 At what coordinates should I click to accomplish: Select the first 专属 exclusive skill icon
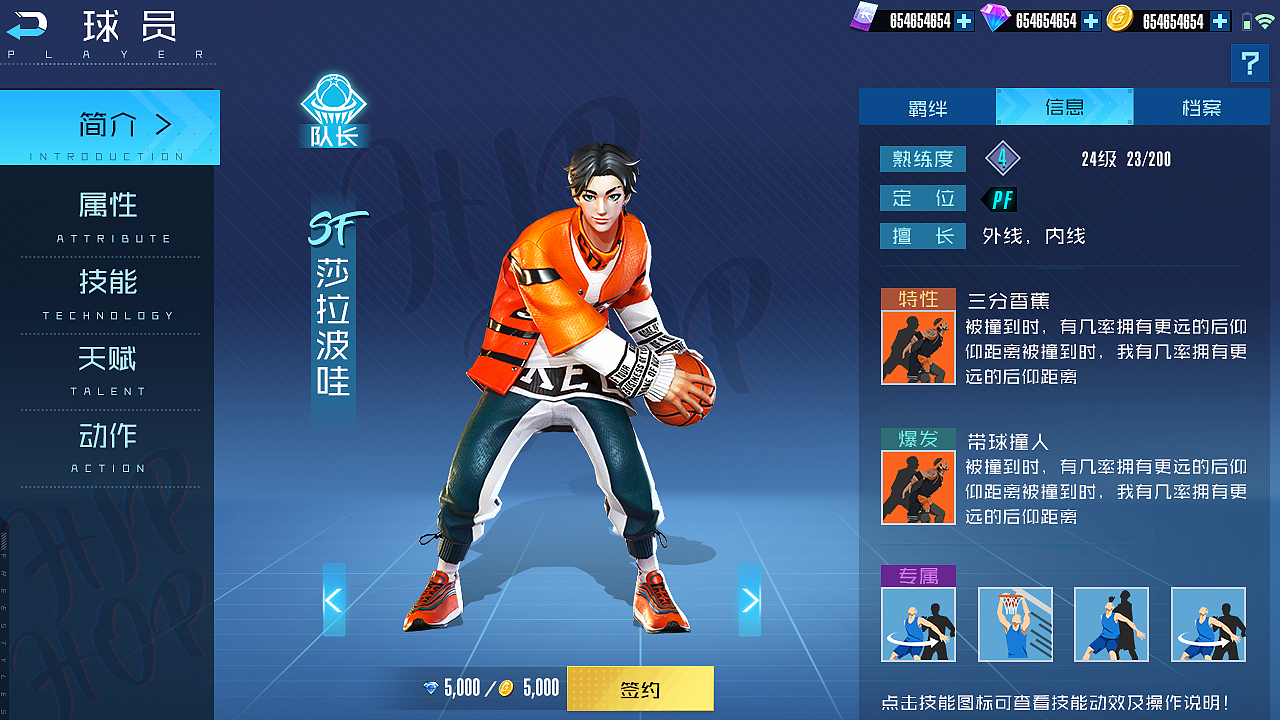coord(918,624)
